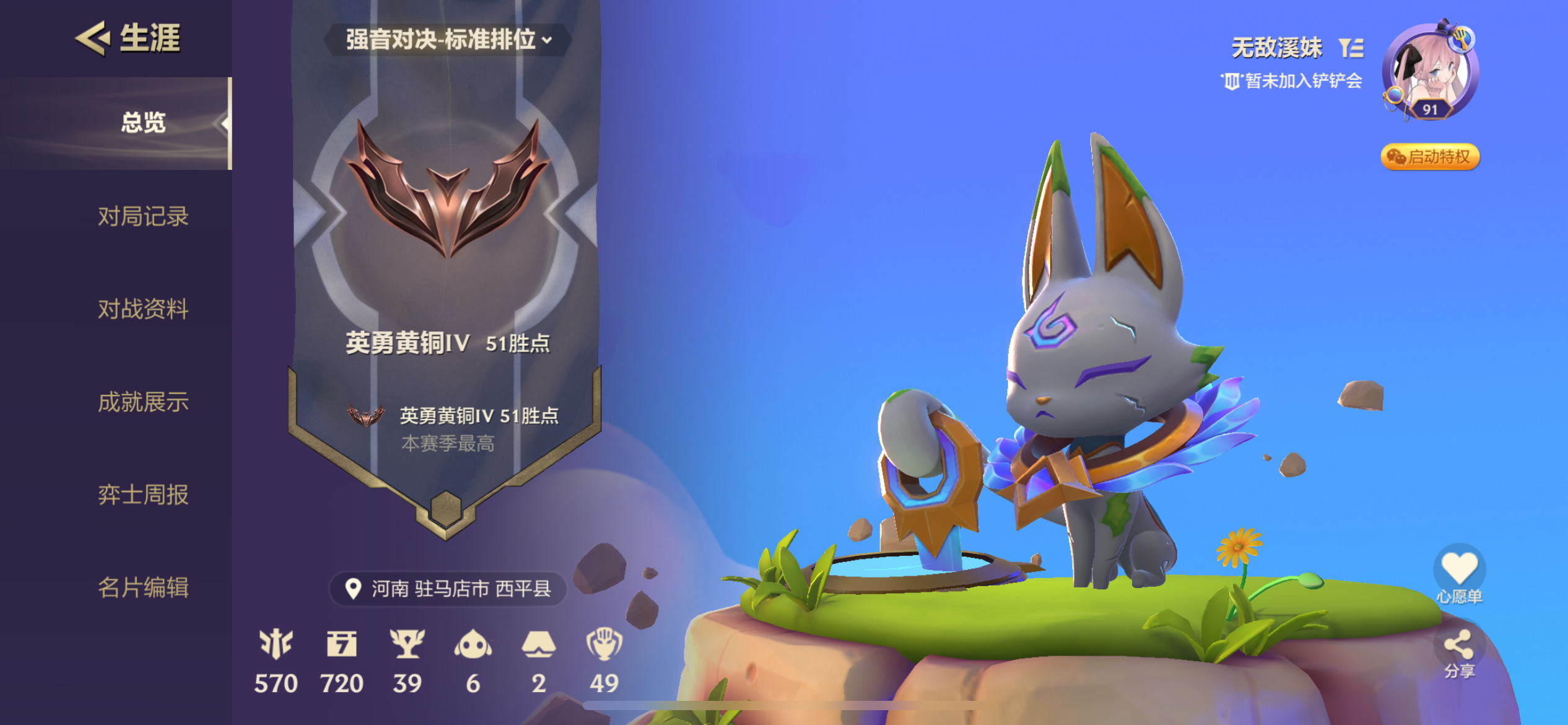The image size is (1568, 725).
Task: Tap the loot stat icon showing 2
Action: pyautogui.click(x=539, y=644)
